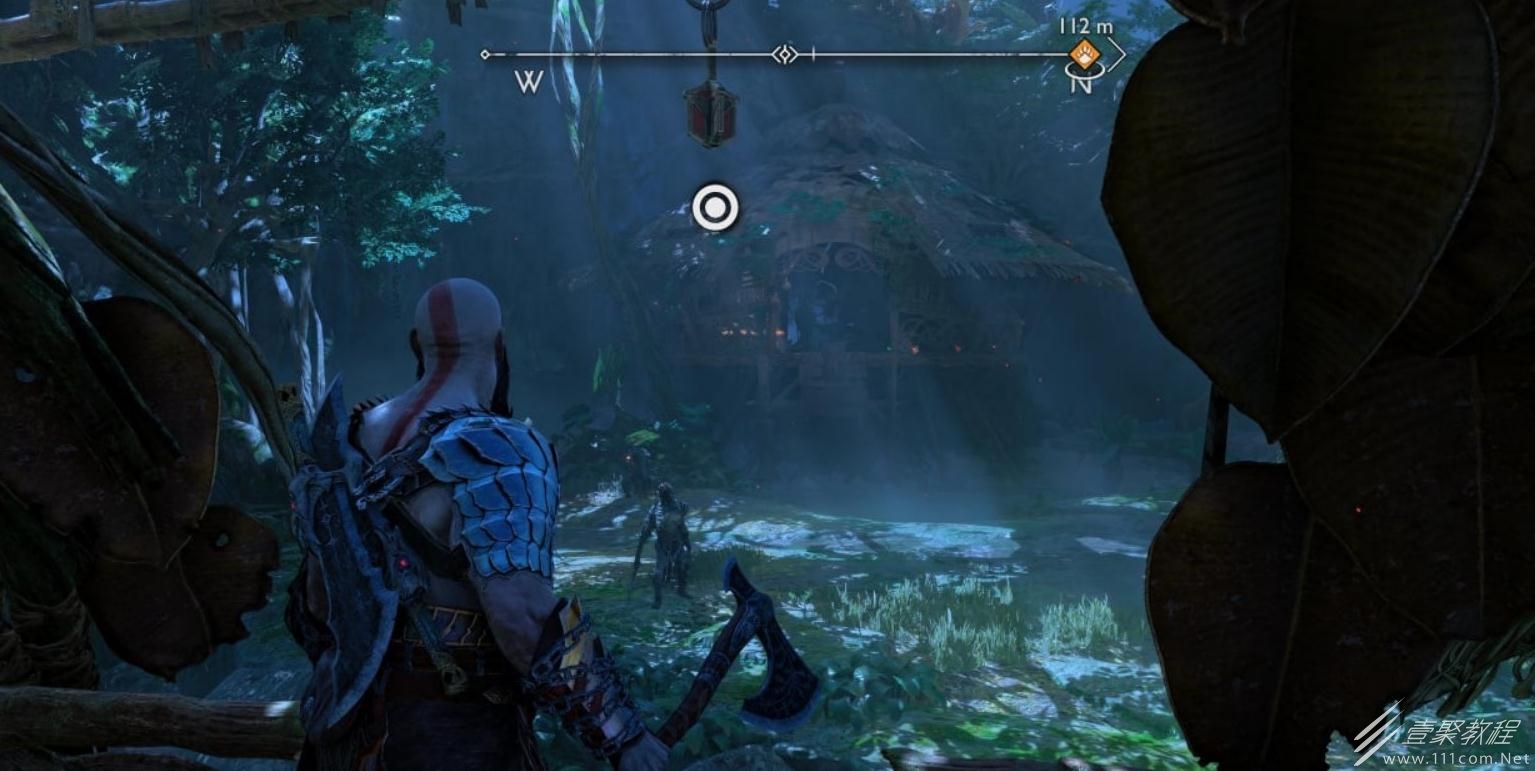
Task: Select the orange quest objective marker
Action: 1084,53
